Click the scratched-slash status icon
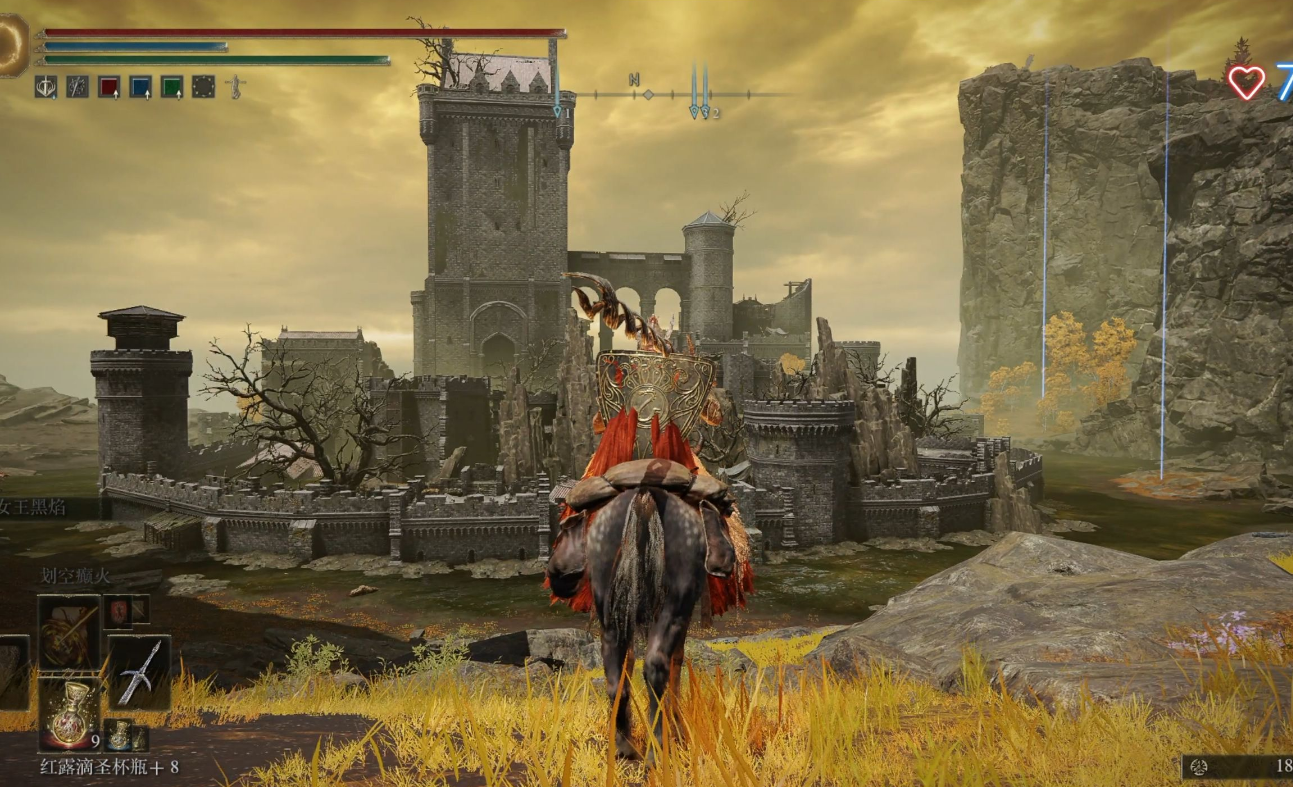The image size is (1293, 787). pos(77,87)
